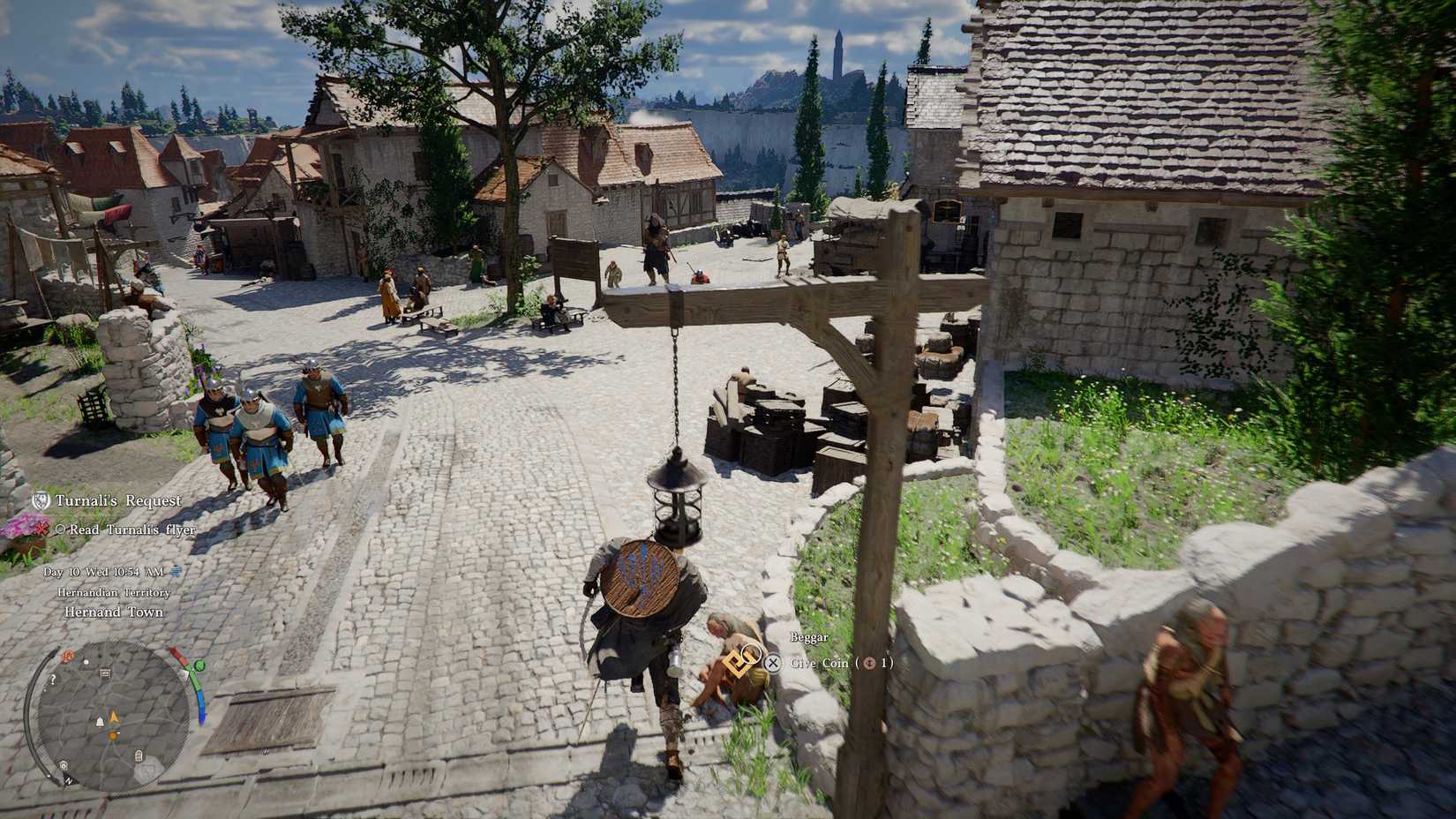Click the orange badge at the minimap's top edge

click(68, 656)
